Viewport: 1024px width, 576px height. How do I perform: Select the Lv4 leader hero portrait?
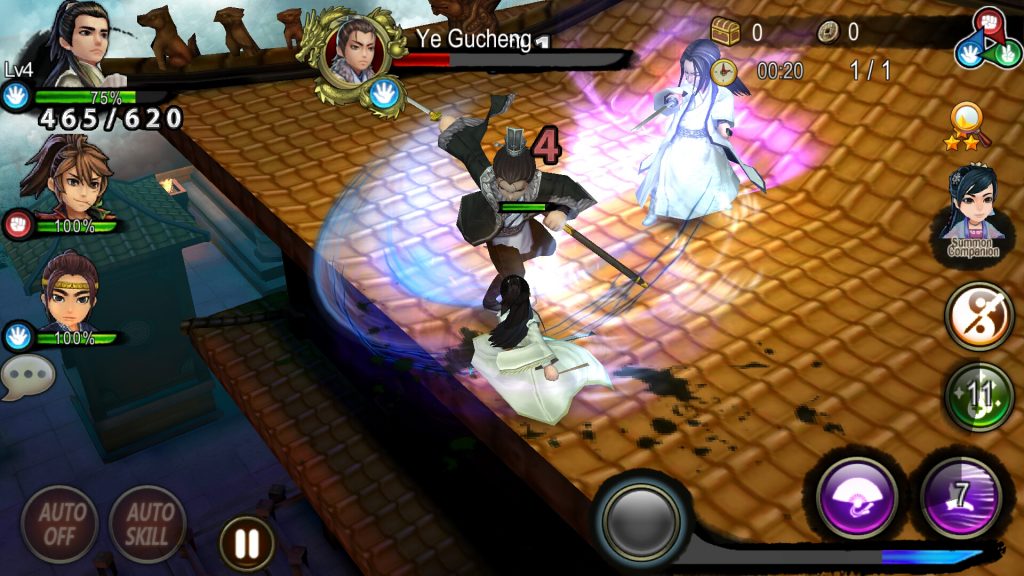click(76, 48)
